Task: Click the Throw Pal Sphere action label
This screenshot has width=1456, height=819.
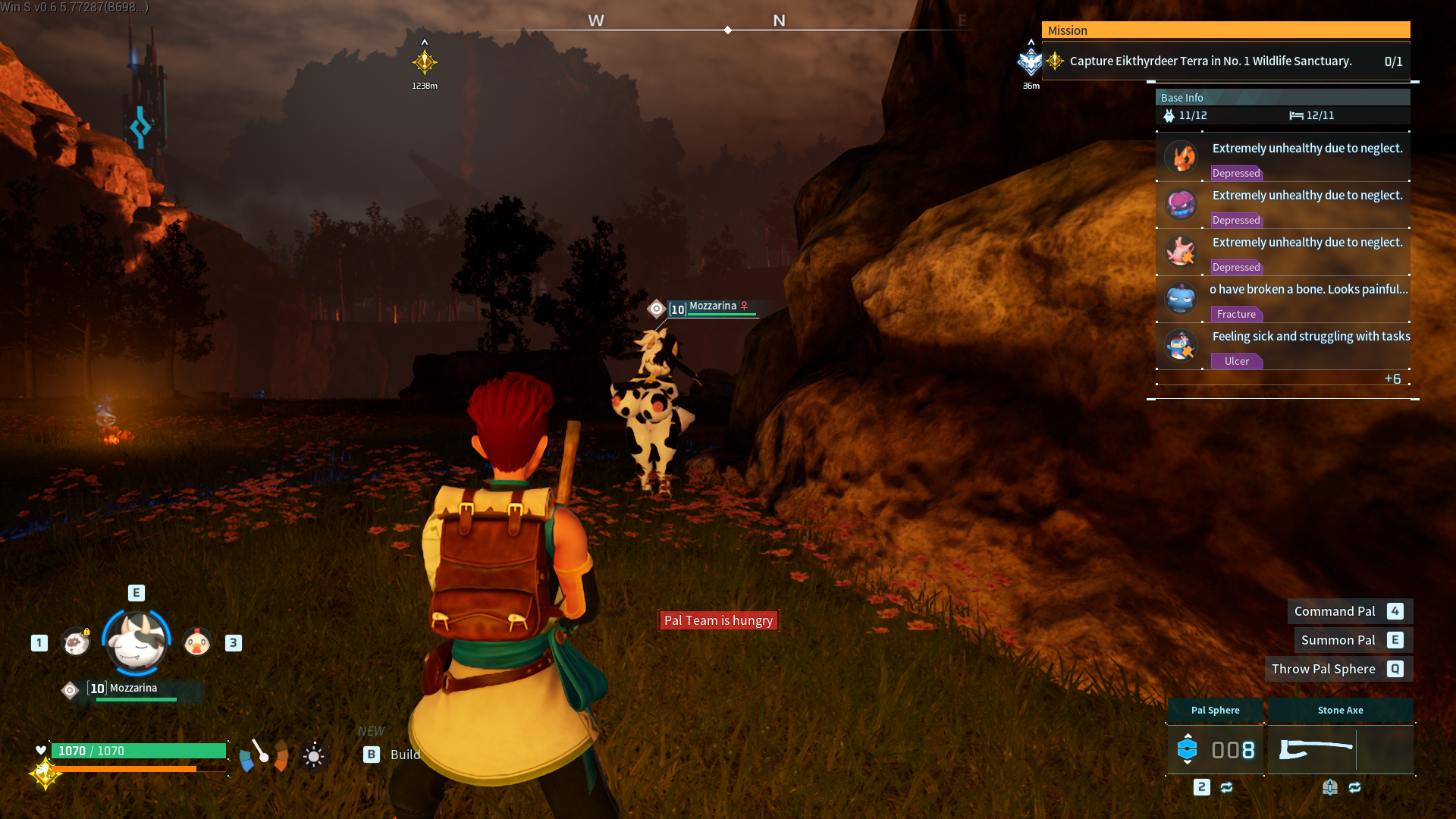Action: 1323,669
